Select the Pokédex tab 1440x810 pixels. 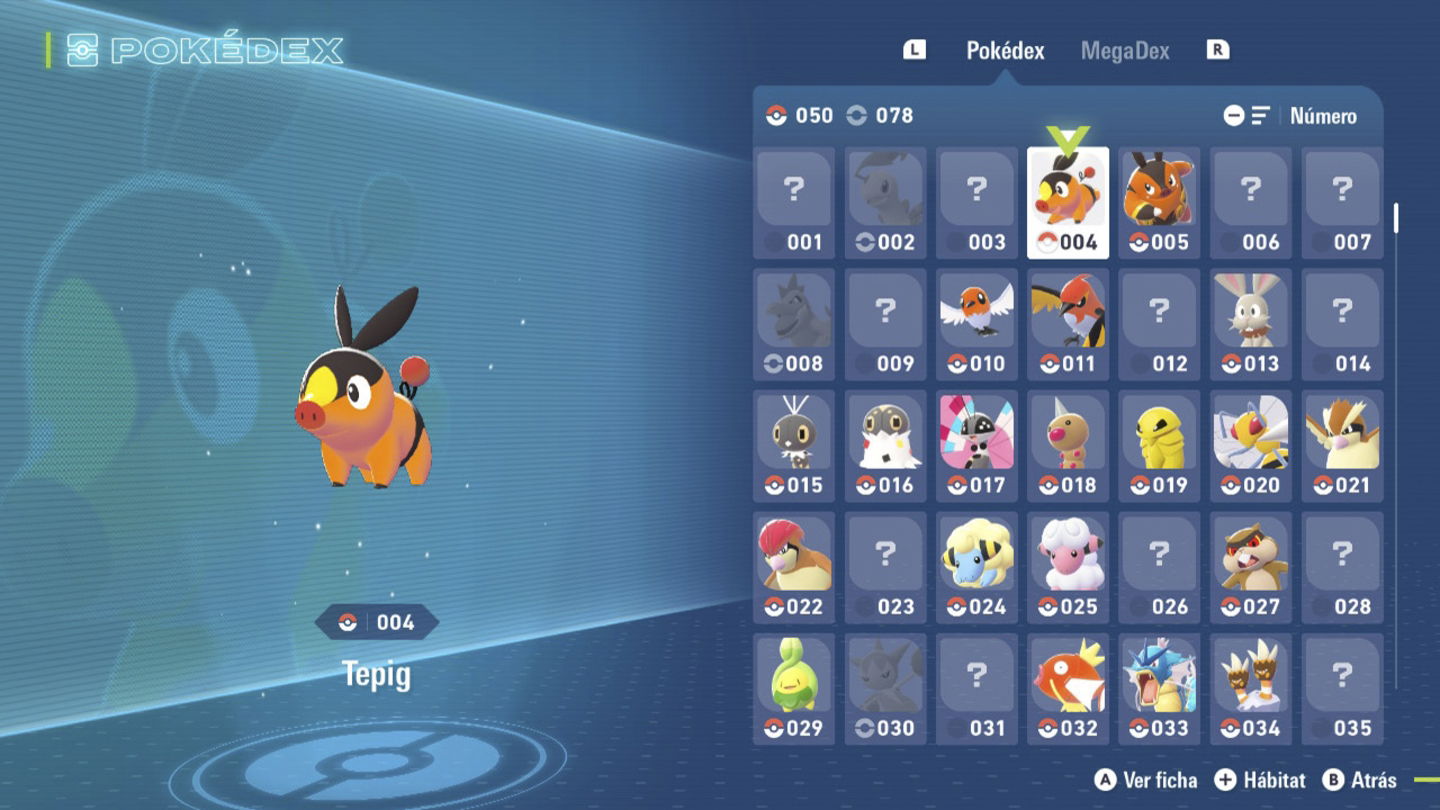[1005, 51]
